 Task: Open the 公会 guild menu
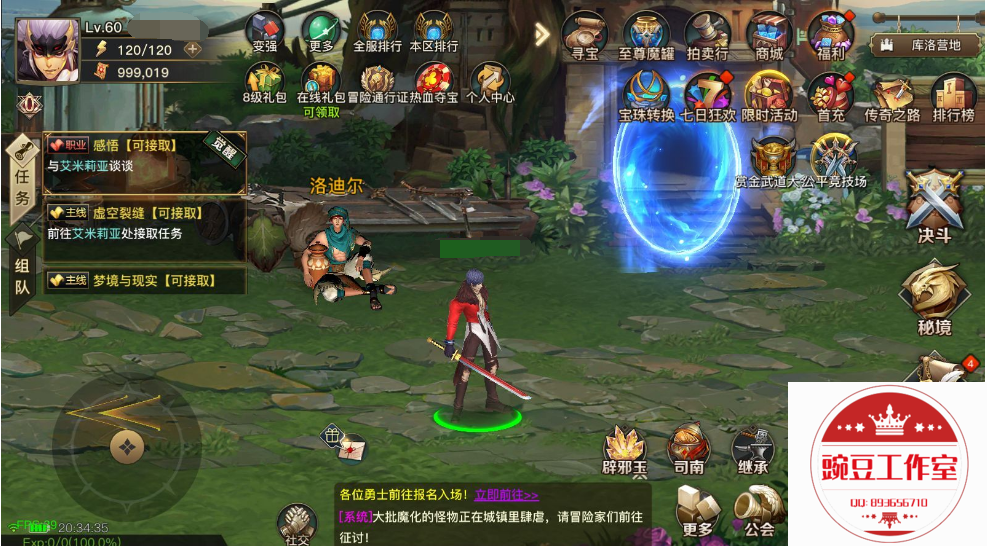(759, 512)
